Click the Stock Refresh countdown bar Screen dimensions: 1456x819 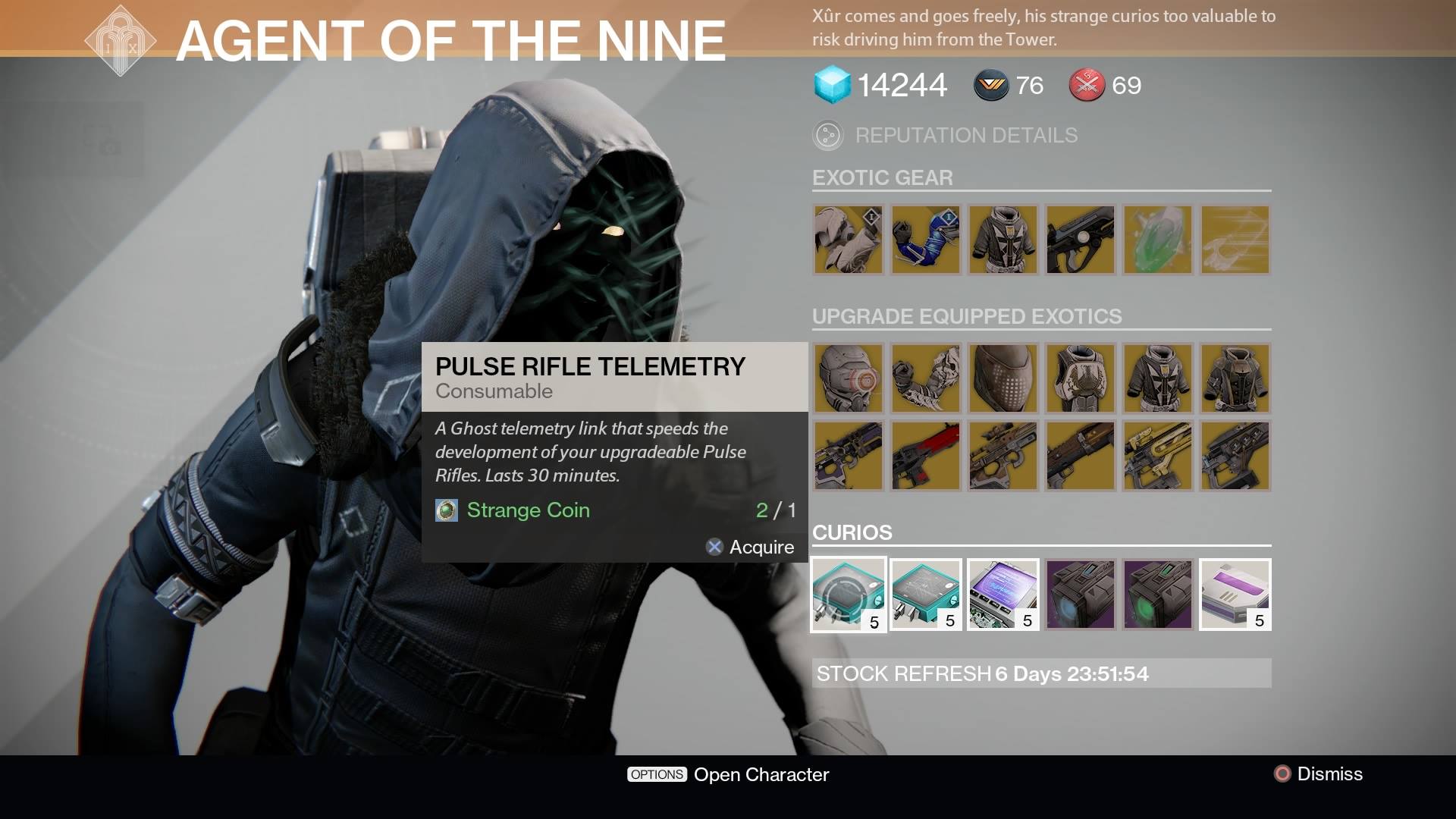[x=1042, y=673]
